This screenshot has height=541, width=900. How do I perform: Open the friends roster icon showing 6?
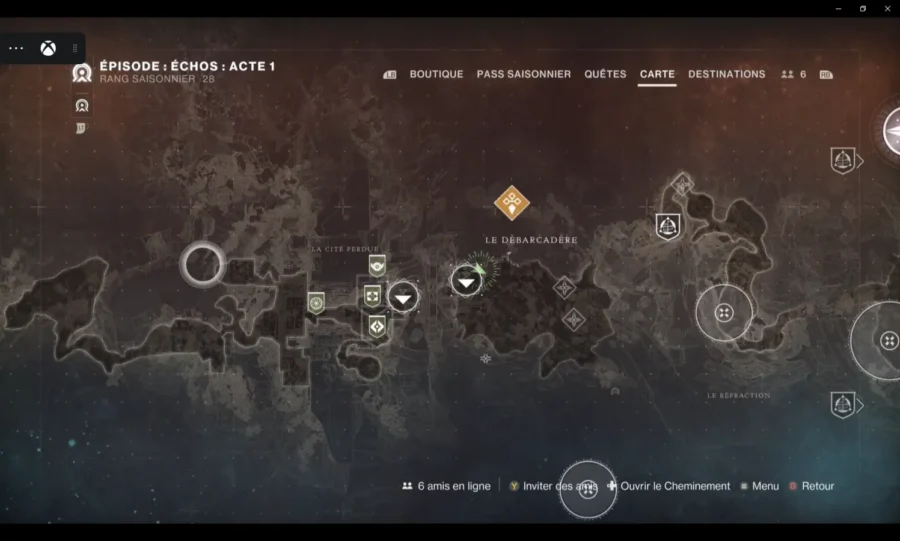[793, 74]
